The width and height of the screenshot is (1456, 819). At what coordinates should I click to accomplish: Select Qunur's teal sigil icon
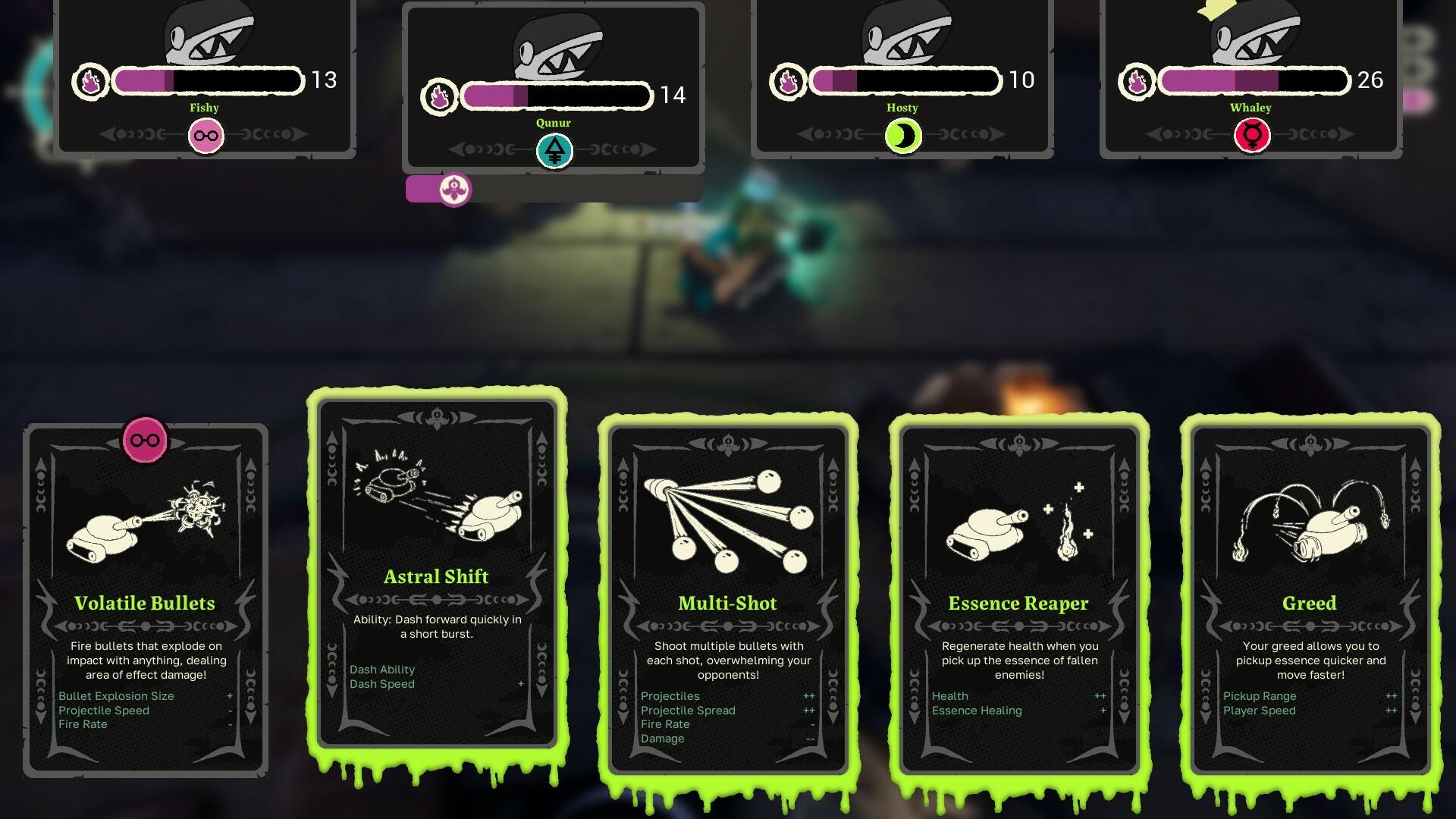click(x=554, y=149)
